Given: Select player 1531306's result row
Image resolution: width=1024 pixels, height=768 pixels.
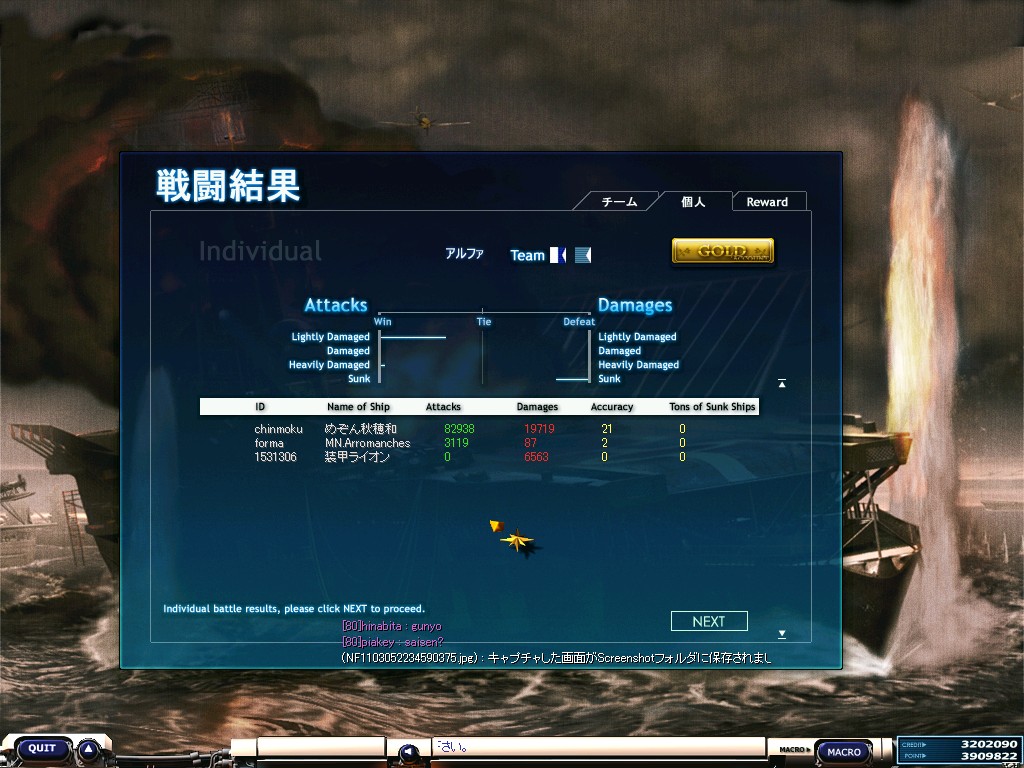Looking at the screenshot, I should (x=470, y=457).
